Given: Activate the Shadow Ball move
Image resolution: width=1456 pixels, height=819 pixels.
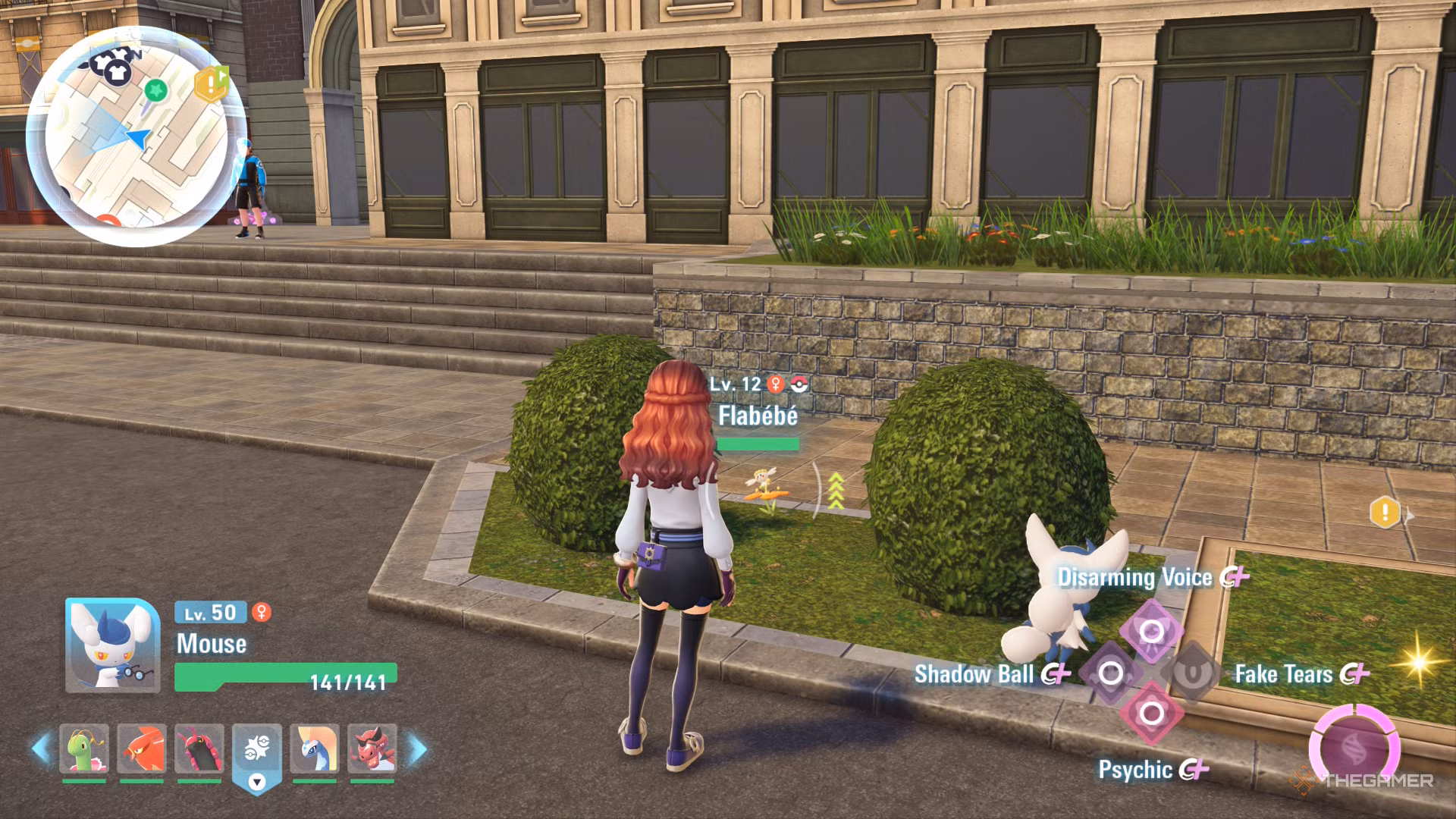Looking at the screenshot, I should (1110, 673).
